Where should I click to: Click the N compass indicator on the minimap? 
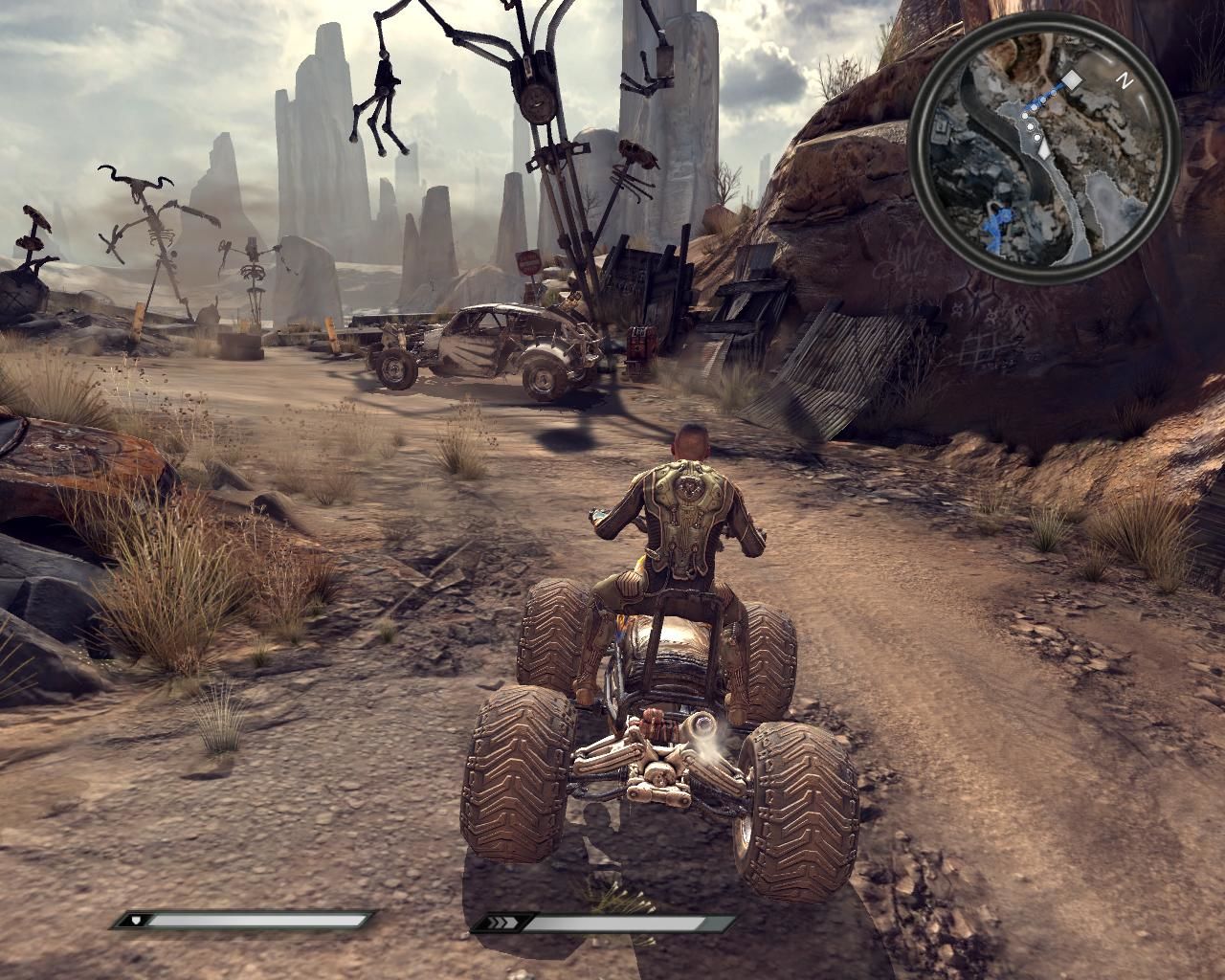[1125, 83]
